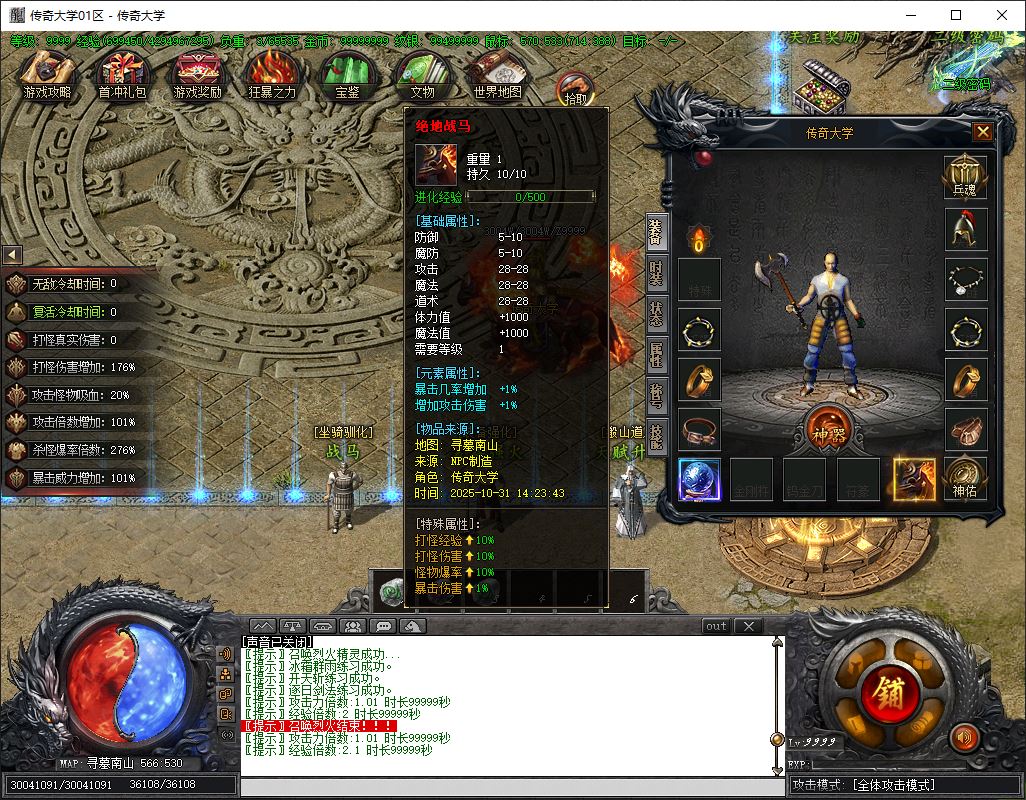
Task: Switch to the 技能 skills tab
Action: pos(656,436)
